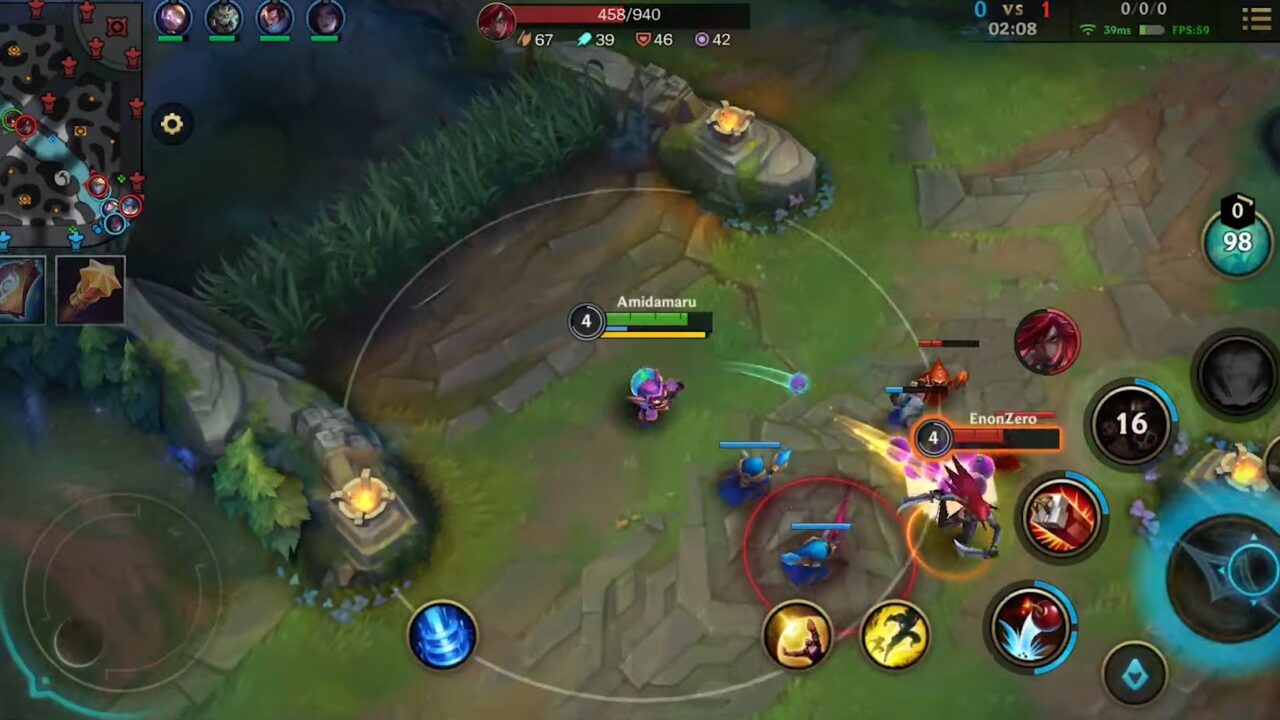Screen dimensions: 1280x720
Task: Tap the enemy Katarina portrait marker
Action: [1046, 342]
